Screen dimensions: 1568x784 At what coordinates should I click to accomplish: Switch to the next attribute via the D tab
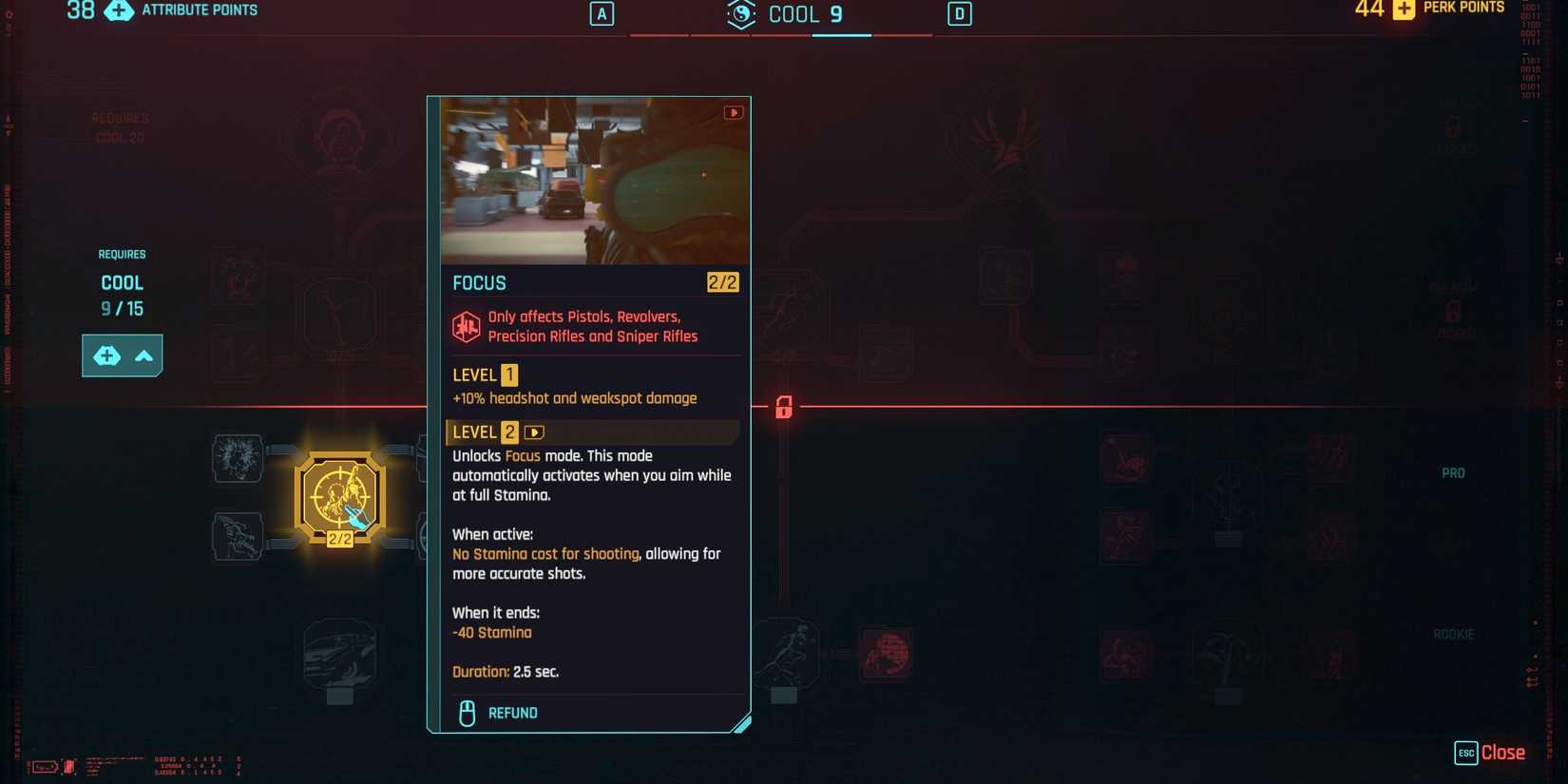(960, 13)
